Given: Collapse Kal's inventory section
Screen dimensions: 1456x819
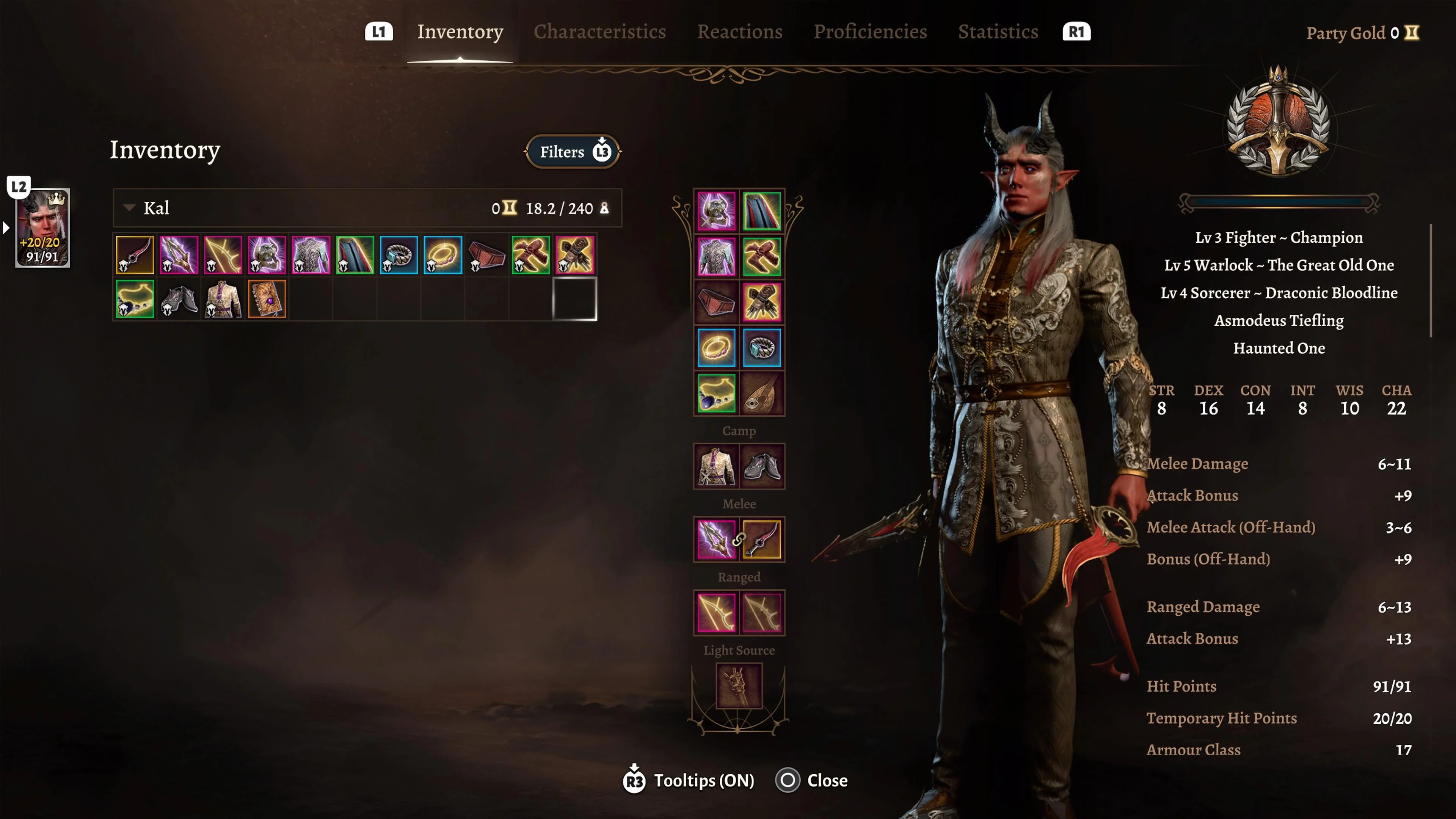Looking at the screenshot, I should tap(129, 208).
